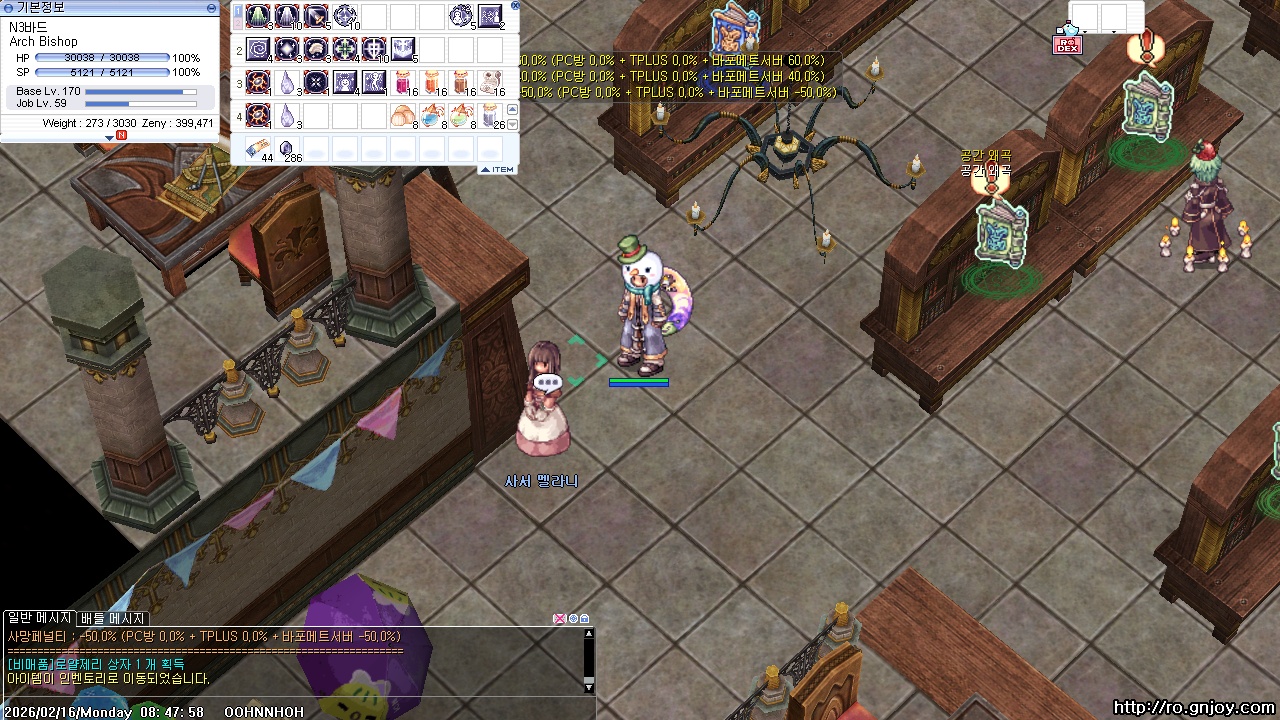This screenshot has width=1280, height=720.
Task: Use the ticket item with count 44
Action: point(258,148)
